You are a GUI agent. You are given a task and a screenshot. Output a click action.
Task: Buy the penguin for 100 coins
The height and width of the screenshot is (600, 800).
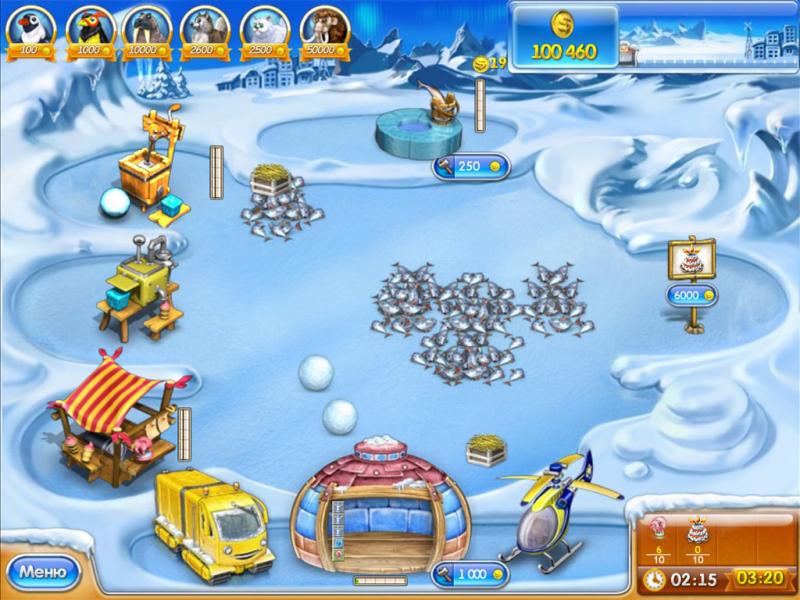point(29,30)
